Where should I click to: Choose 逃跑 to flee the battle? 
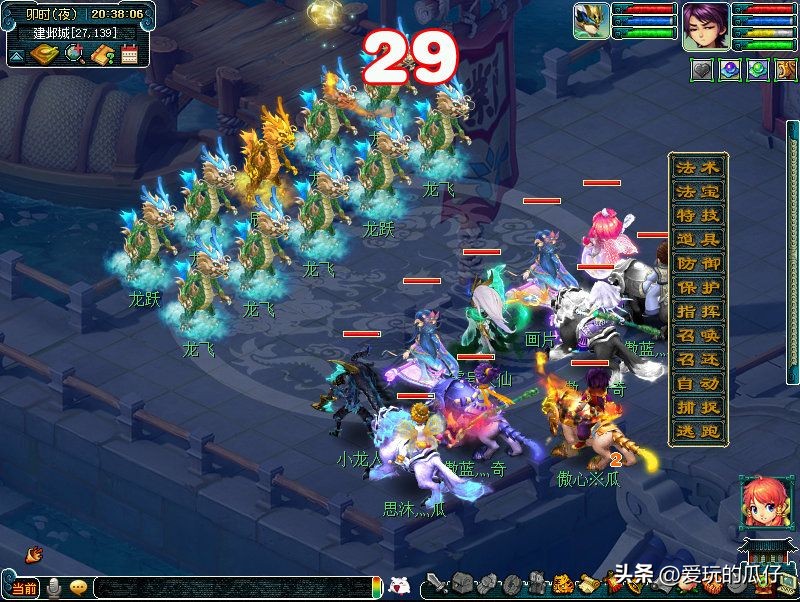[697, 432]
